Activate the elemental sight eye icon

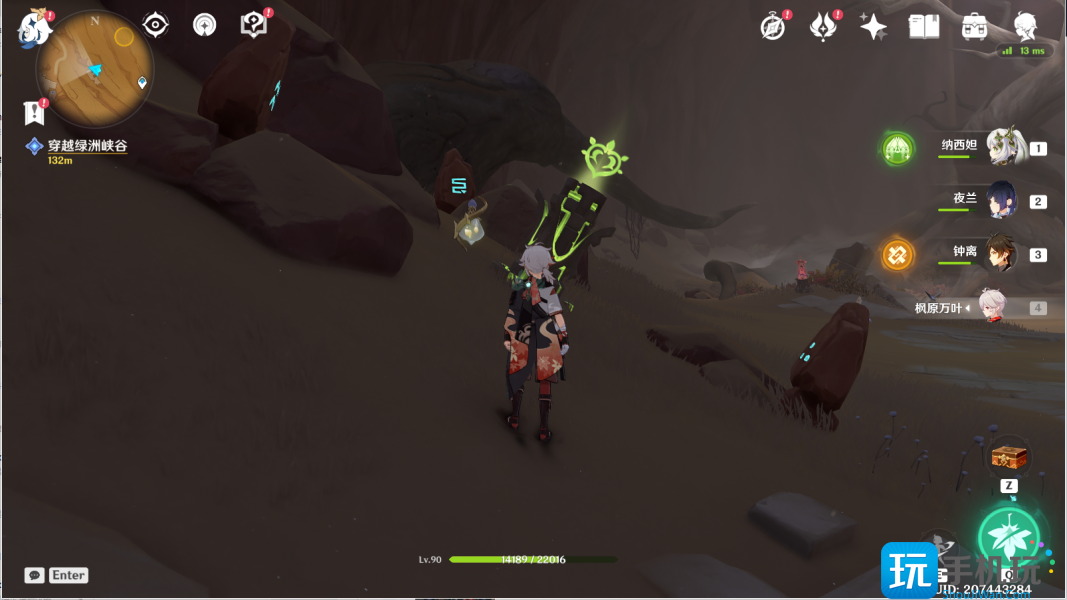[x=155, y=25]
